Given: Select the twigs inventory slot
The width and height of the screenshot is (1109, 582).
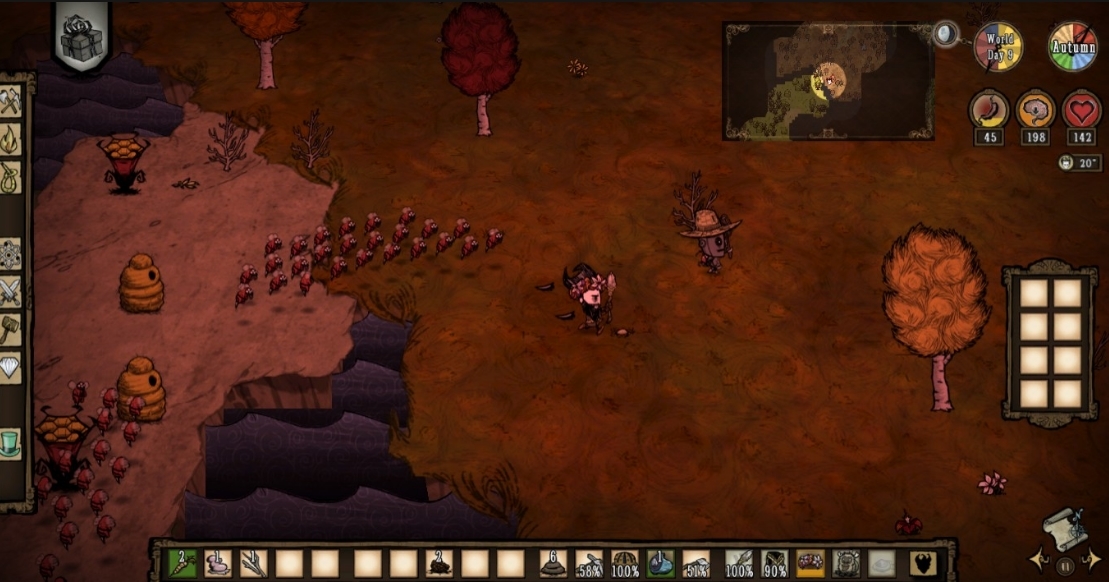Looking at the screenshot, I should pyautogui.click(x=254, y=563).
